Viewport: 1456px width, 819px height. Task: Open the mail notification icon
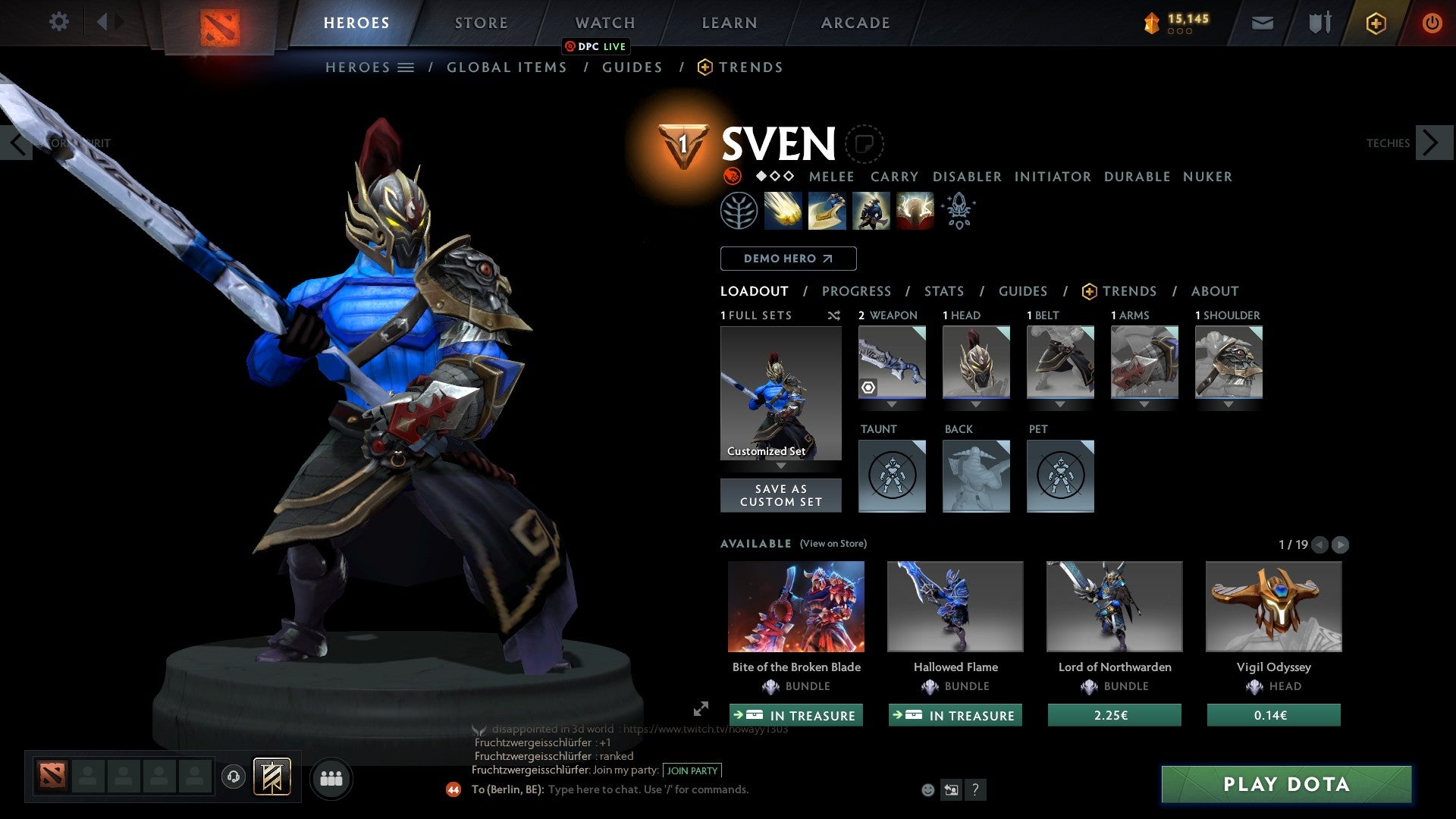[x=1262, y=22]
